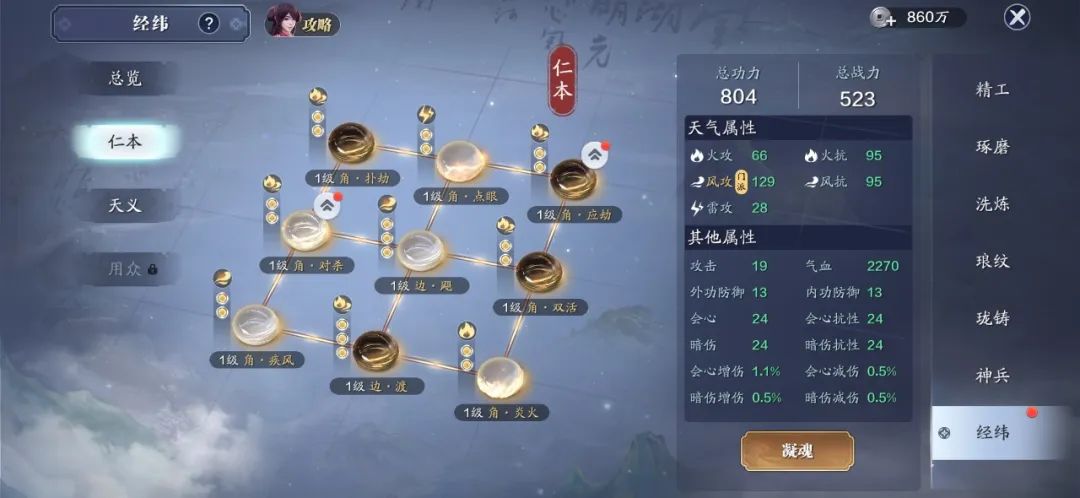
Task: Switch to the 天义 tab
Action: [125, 205]
